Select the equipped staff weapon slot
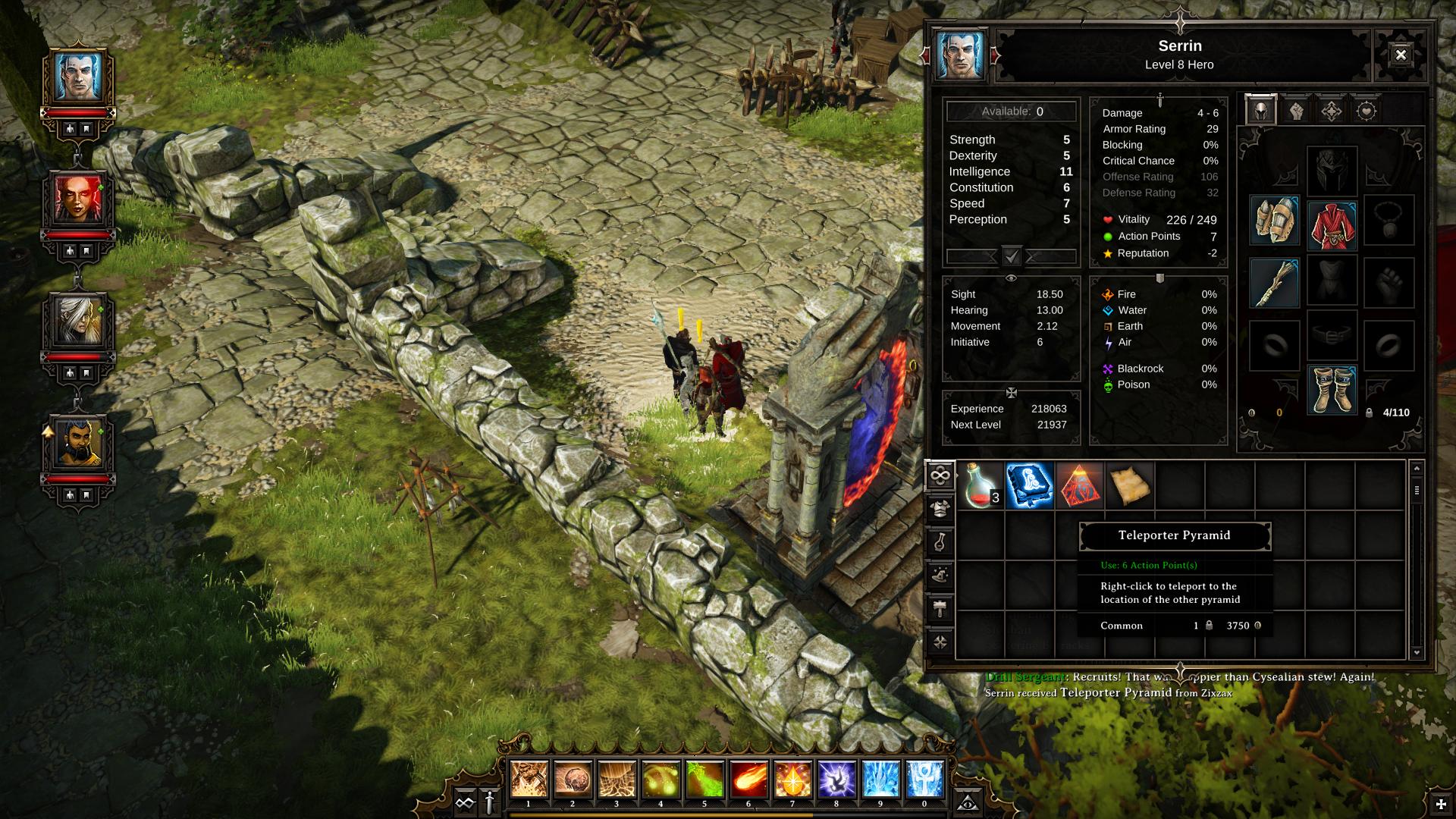The height and width of the screenshot is (819, 1456). pyautogui.click(x=1274, y=283)
